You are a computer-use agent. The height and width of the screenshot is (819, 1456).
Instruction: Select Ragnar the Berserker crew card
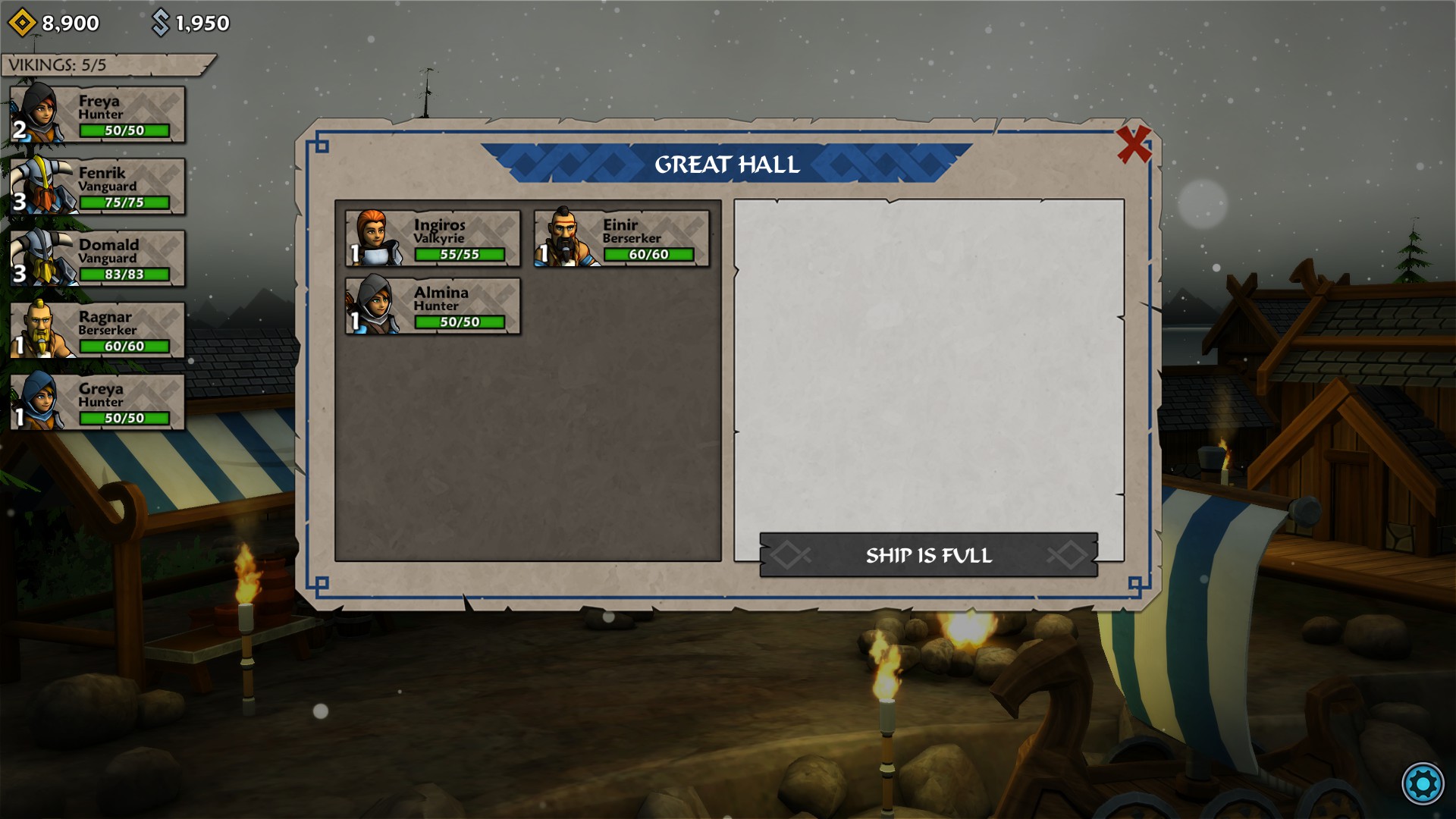tap(98, 331)
